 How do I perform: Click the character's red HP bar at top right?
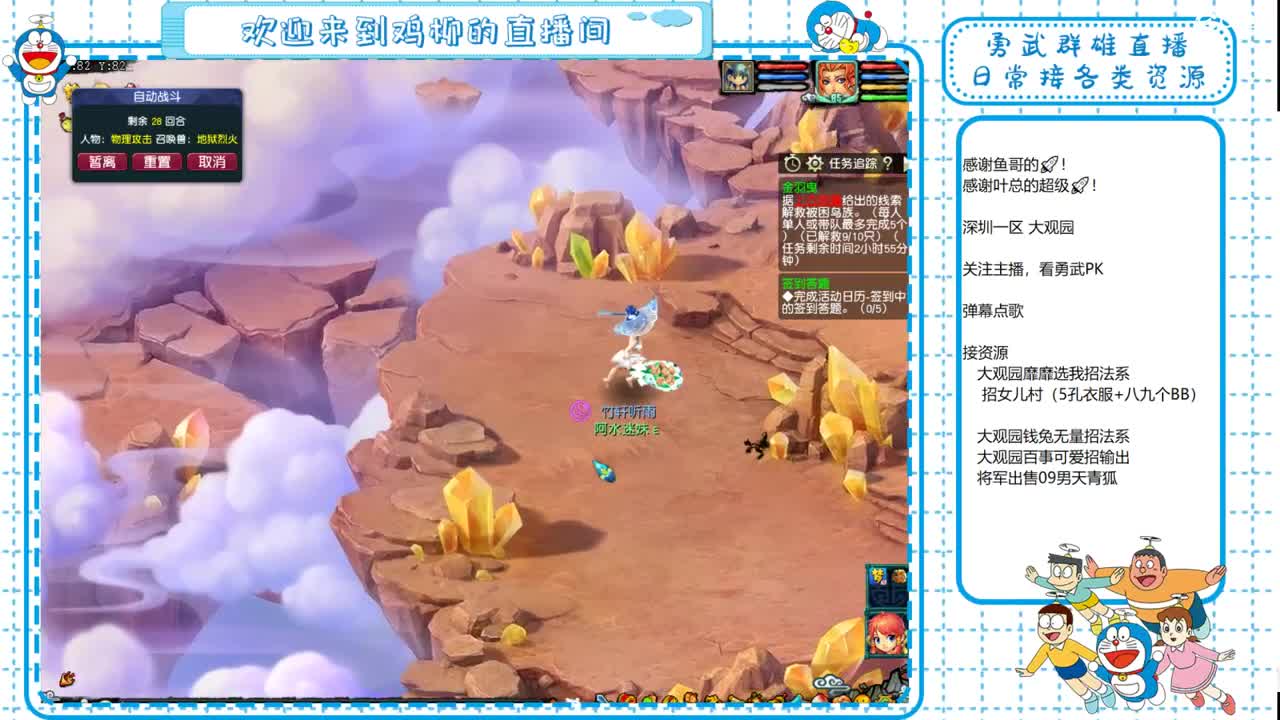(x=876, y=67)
